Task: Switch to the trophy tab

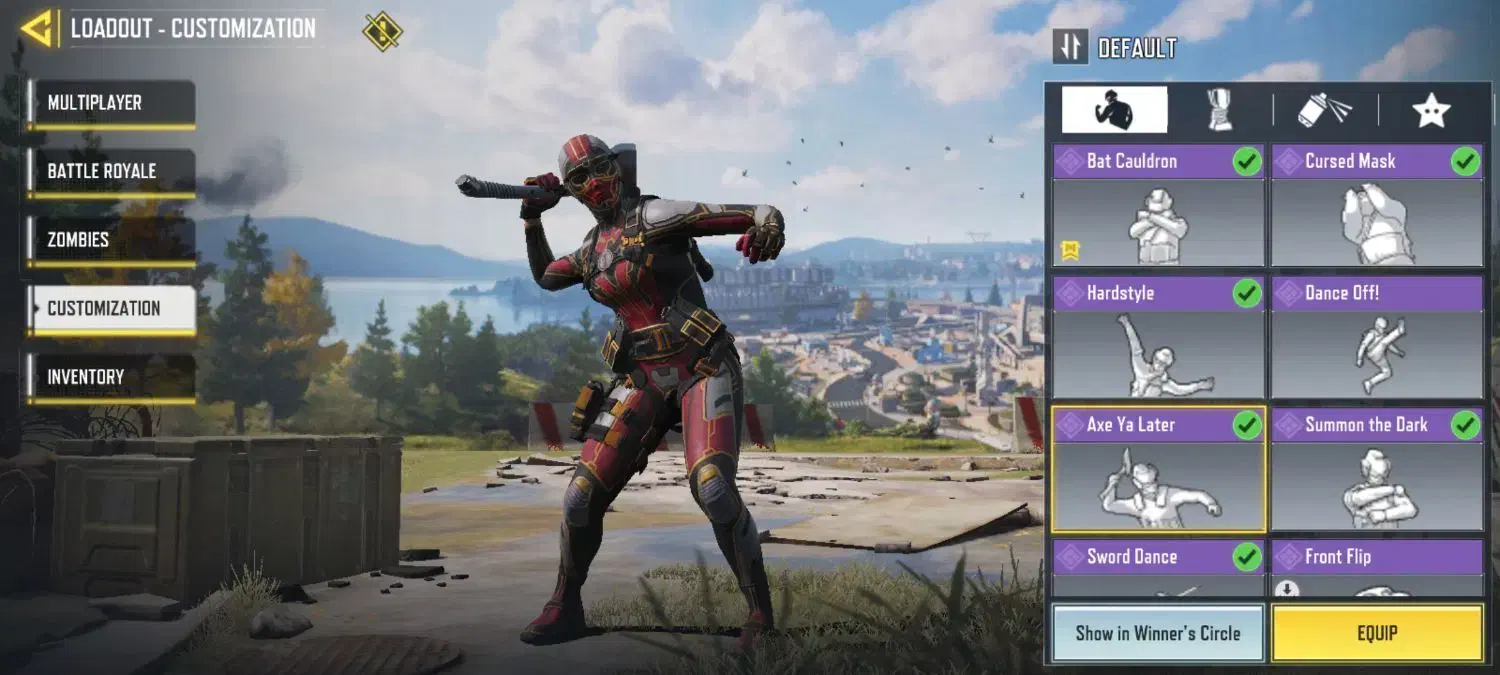Action: coord(1220,110)
